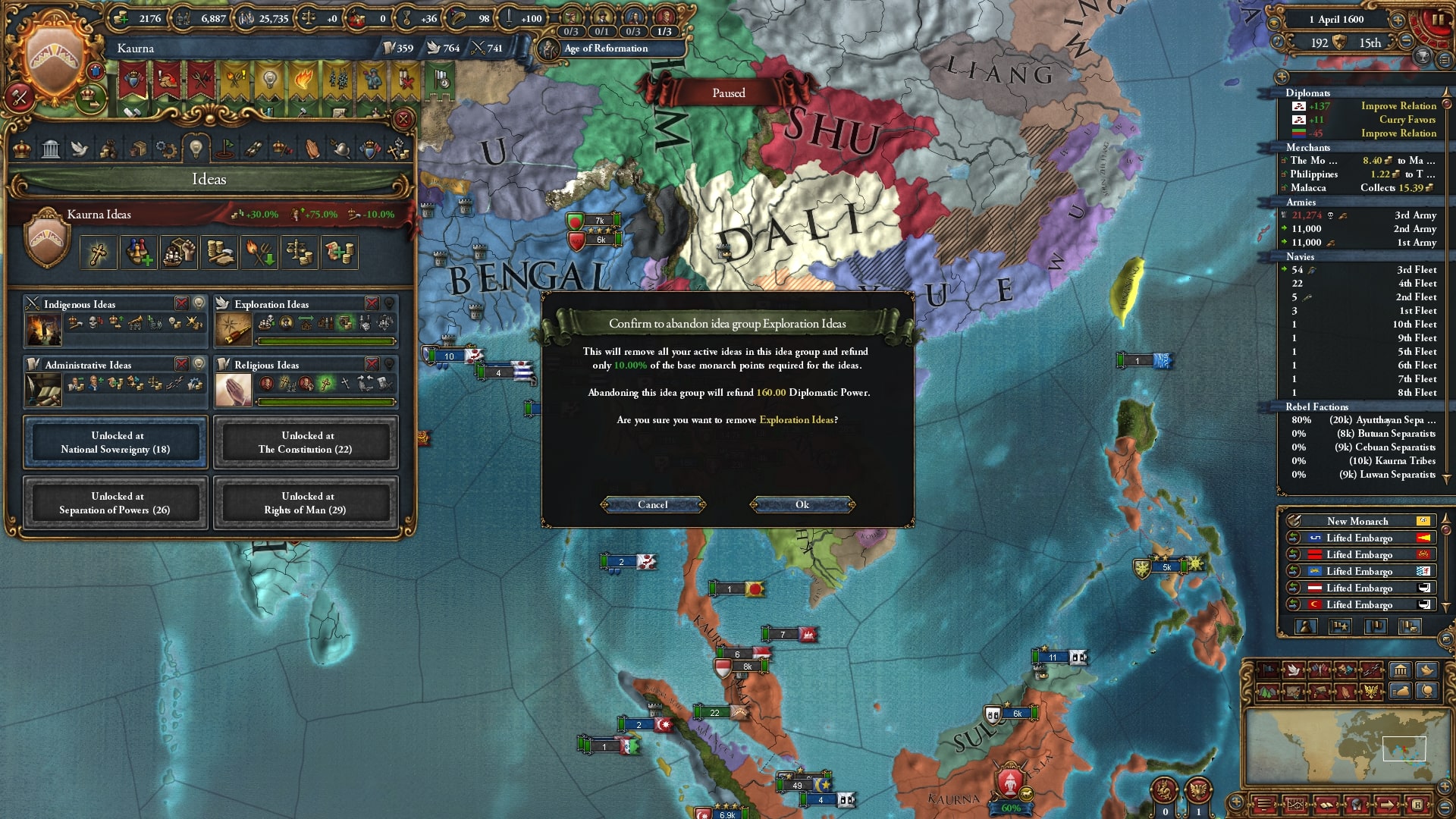Abandon the Administrative Ideas group

point(181,364)
